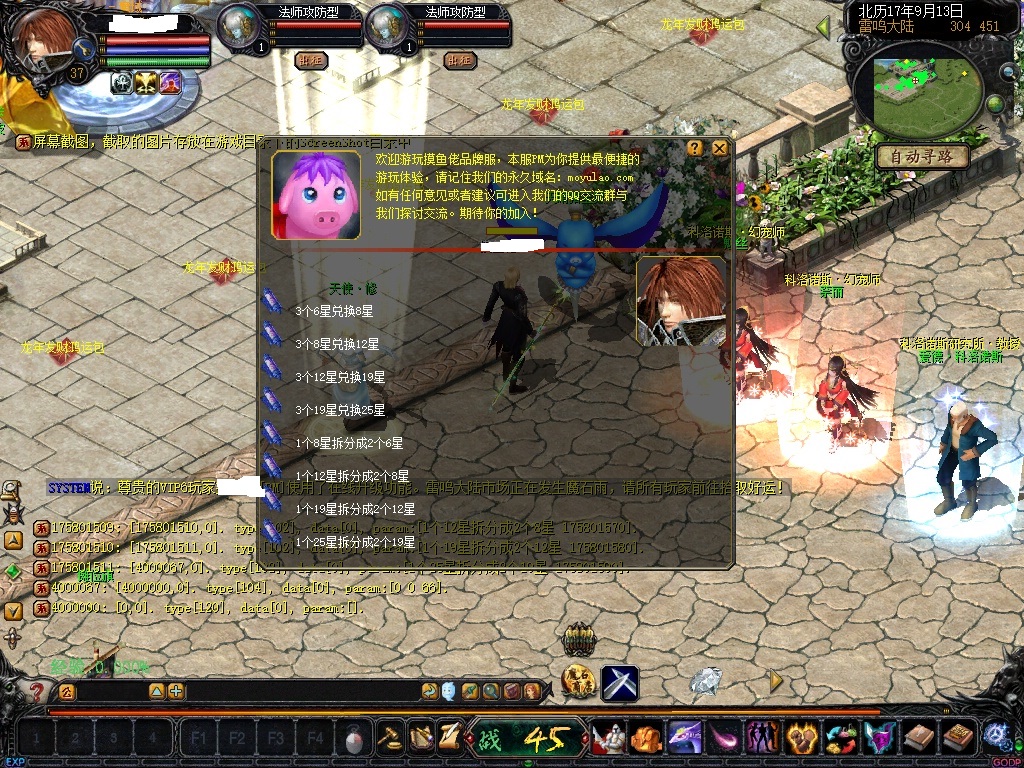Click the 出征 button of the first pet
The height and width of the screenshot is (768, 1024).
(x=311, y=60)
